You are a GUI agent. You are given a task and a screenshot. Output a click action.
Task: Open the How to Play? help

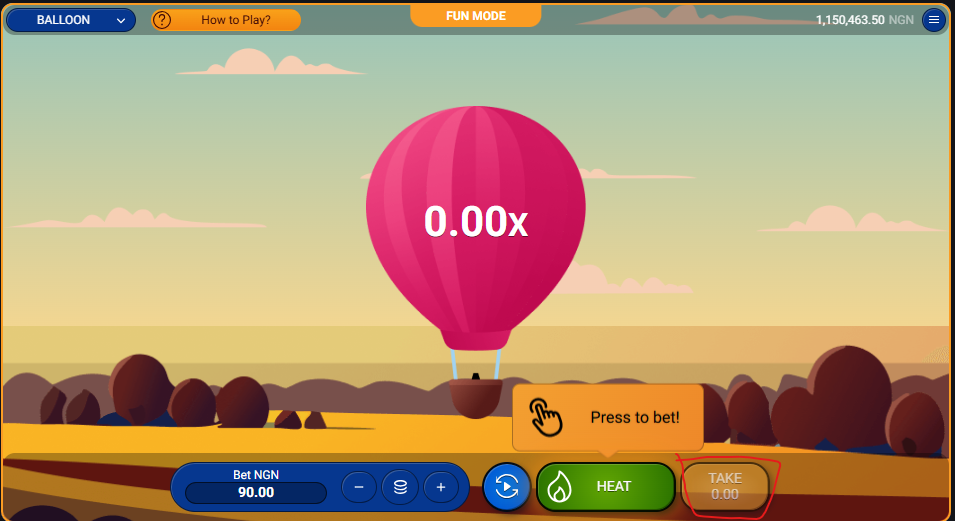tap(226, 20)
